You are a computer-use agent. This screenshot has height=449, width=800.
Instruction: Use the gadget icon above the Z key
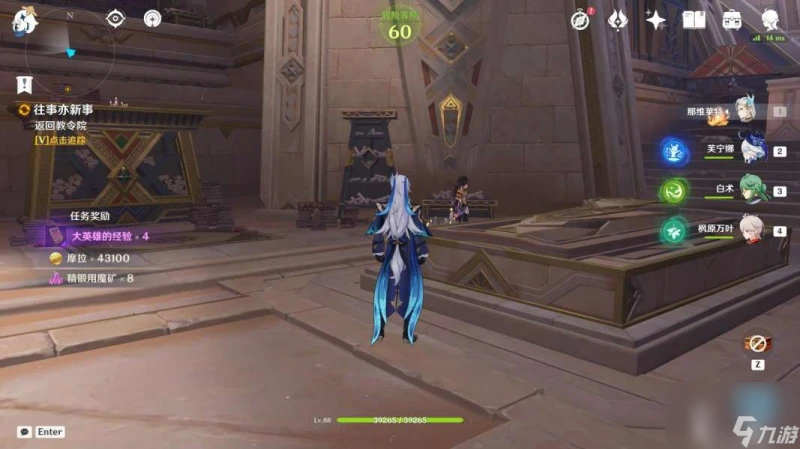coord(756,343)
